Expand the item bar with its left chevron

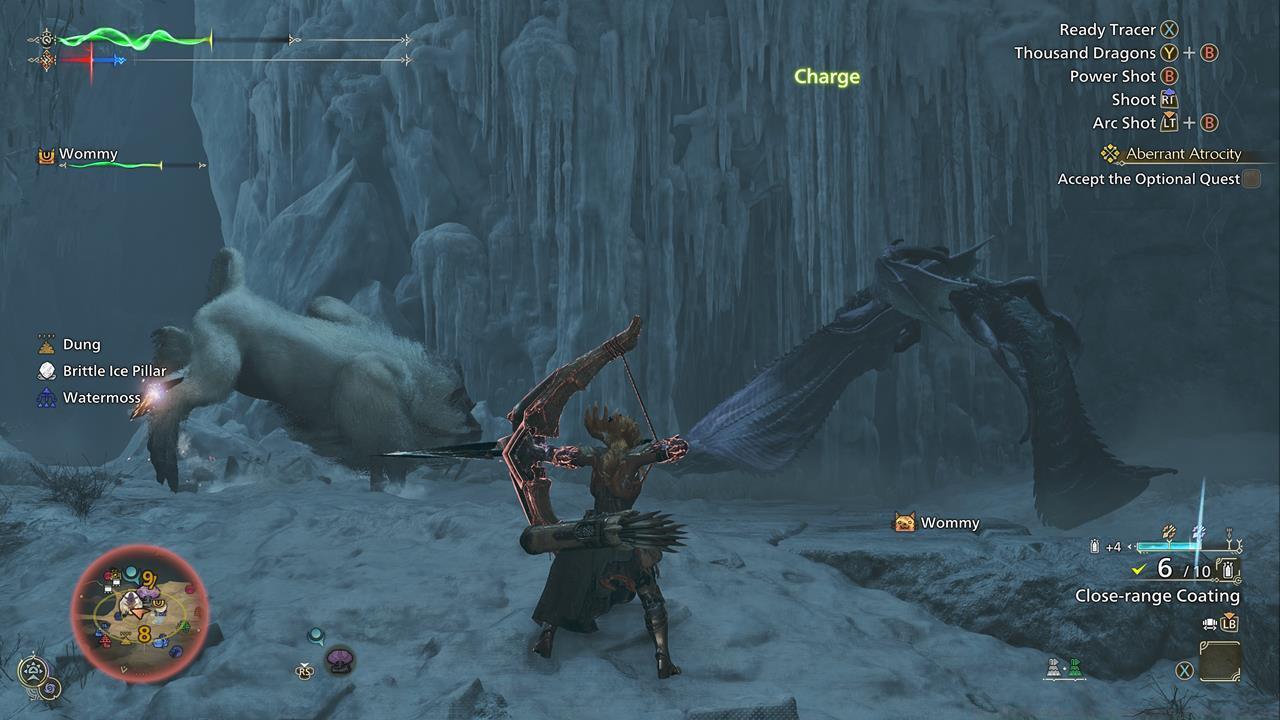coord(1130,546)
